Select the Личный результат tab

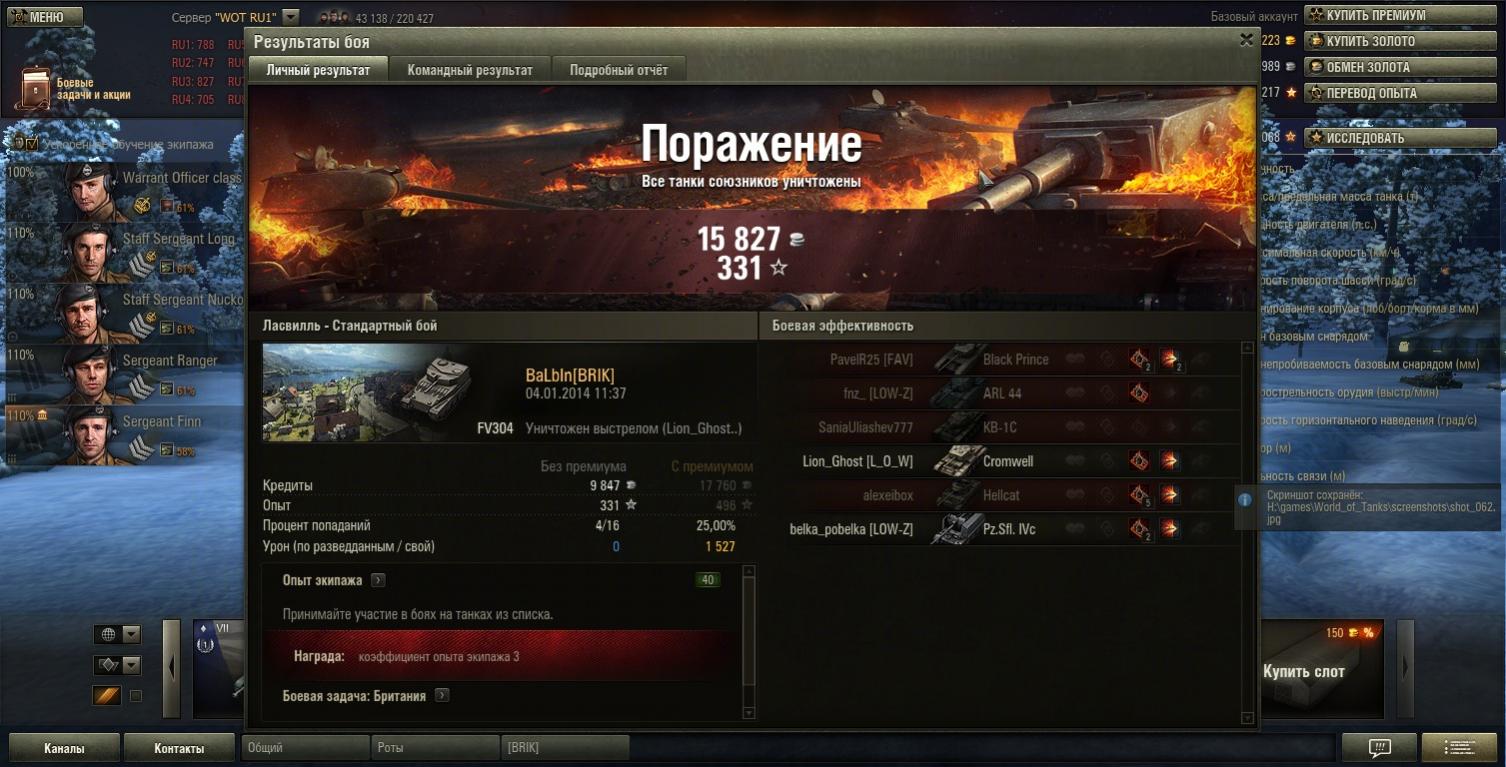(318, 70)
